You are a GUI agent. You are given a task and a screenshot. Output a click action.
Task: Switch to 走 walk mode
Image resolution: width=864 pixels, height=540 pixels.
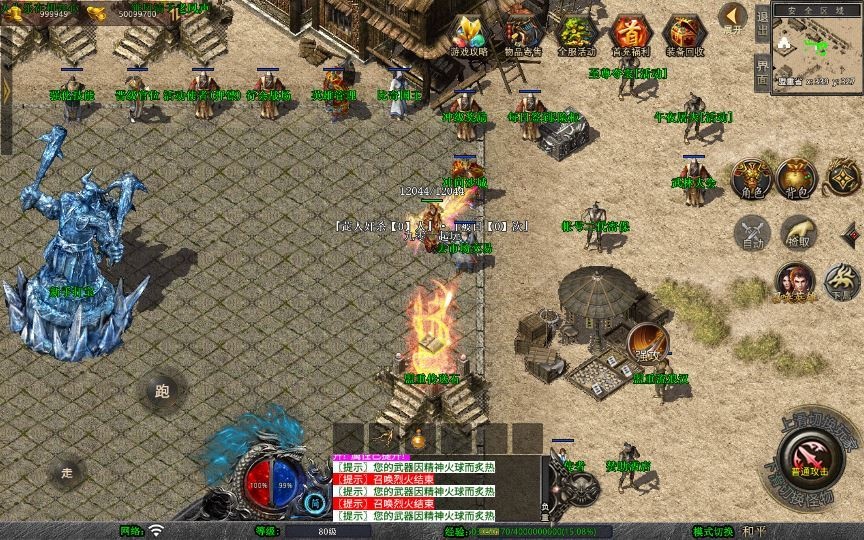click(x=68, y=471)
